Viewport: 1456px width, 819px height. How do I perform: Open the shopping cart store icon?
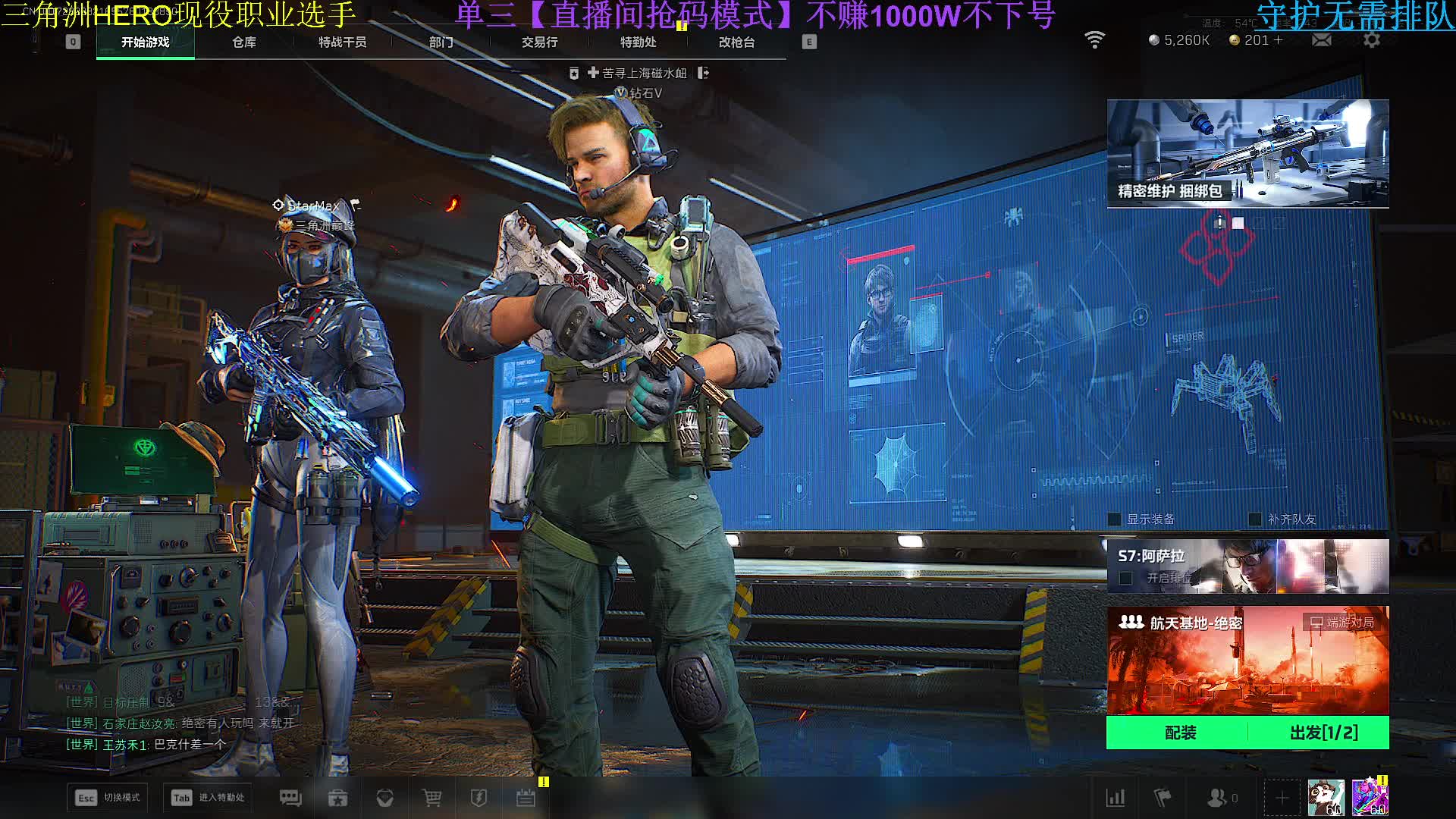431,798
